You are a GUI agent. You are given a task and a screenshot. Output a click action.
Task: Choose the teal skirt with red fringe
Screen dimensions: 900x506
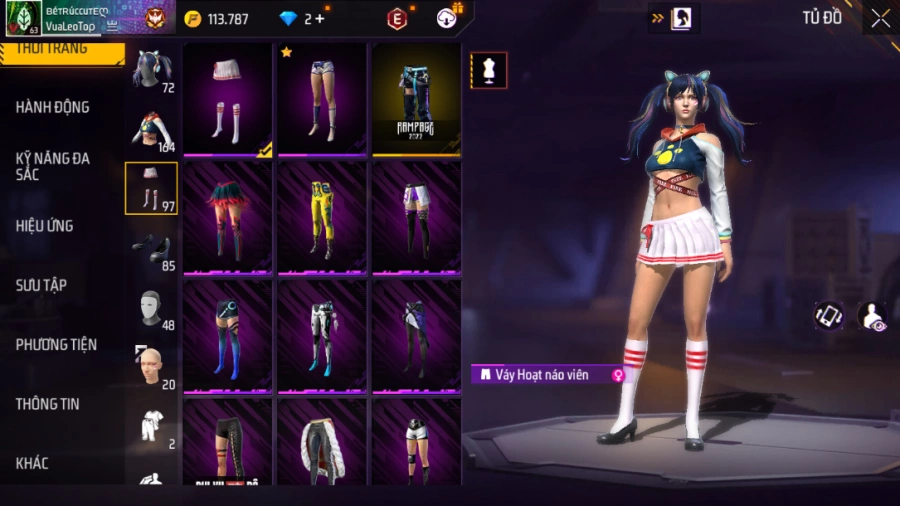pos(228,216)
